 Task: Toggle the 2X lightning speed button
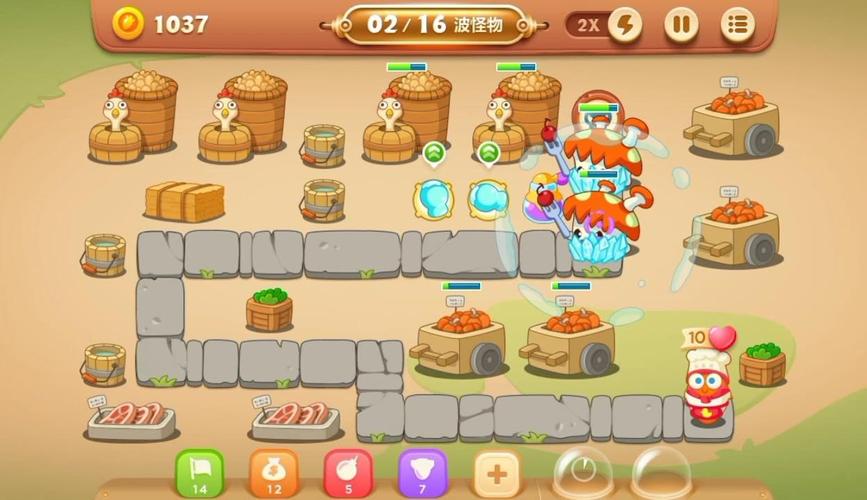[625, 24]
